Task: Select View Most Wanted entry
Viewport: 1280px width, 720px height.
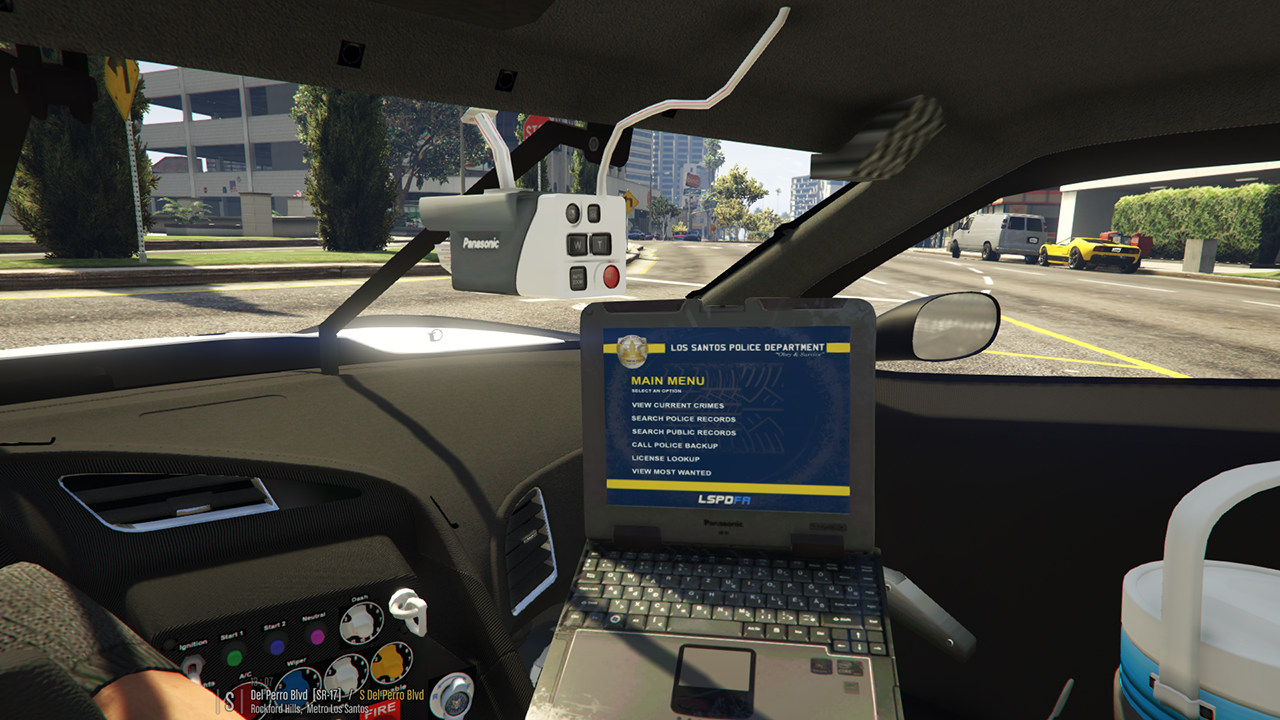Action: point(671,472)
